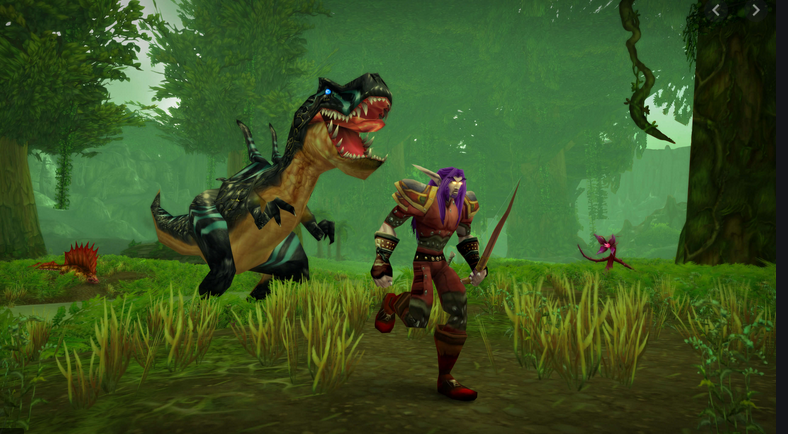Advance to the next image with right arrow
This screenshot has width=788, height=434.
point(756,10)
